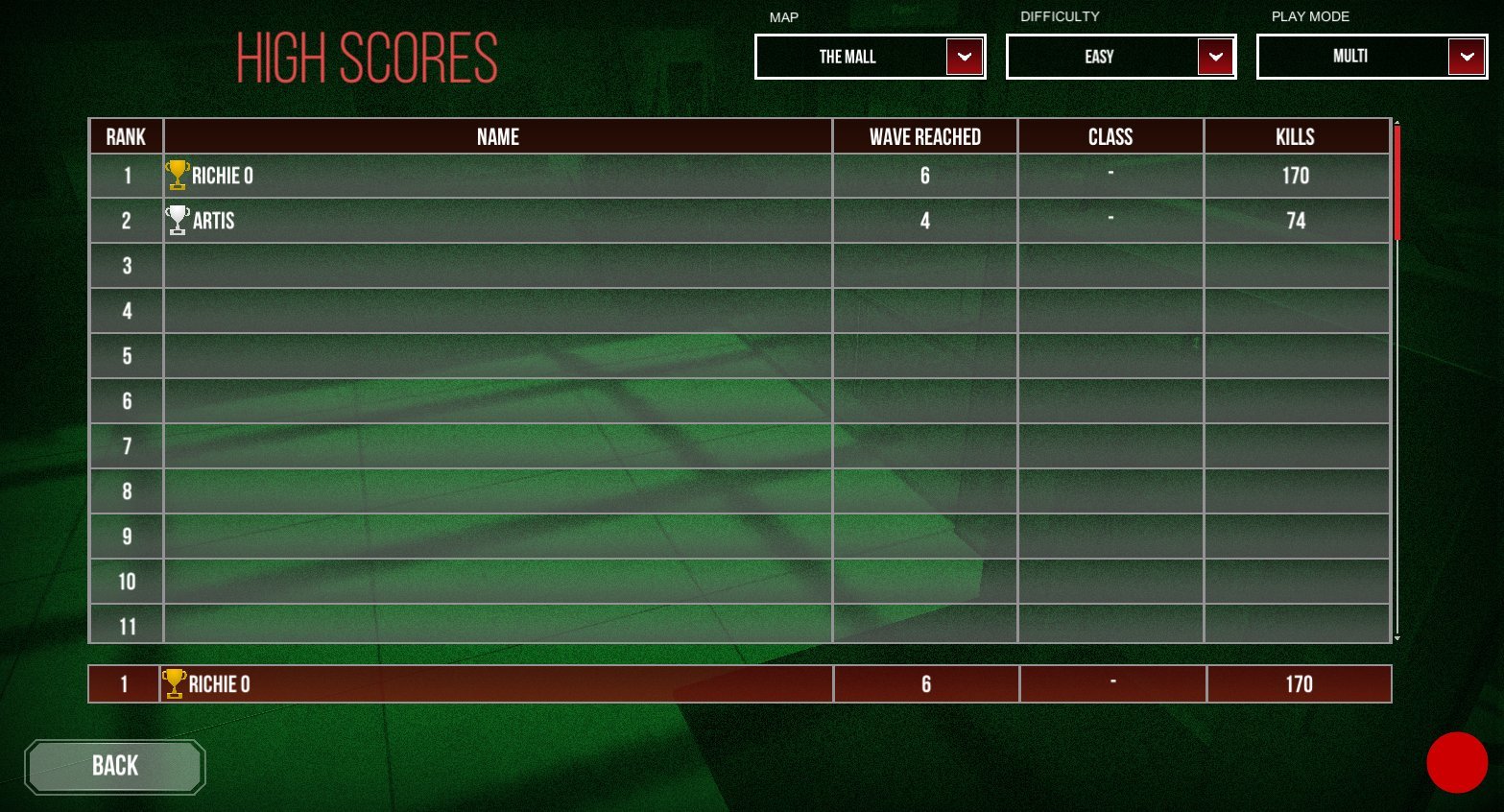Image resolution: width=1504 pixels, height=812 pixels.
Task: Click the NAME column header
Action: pos(497,135)
